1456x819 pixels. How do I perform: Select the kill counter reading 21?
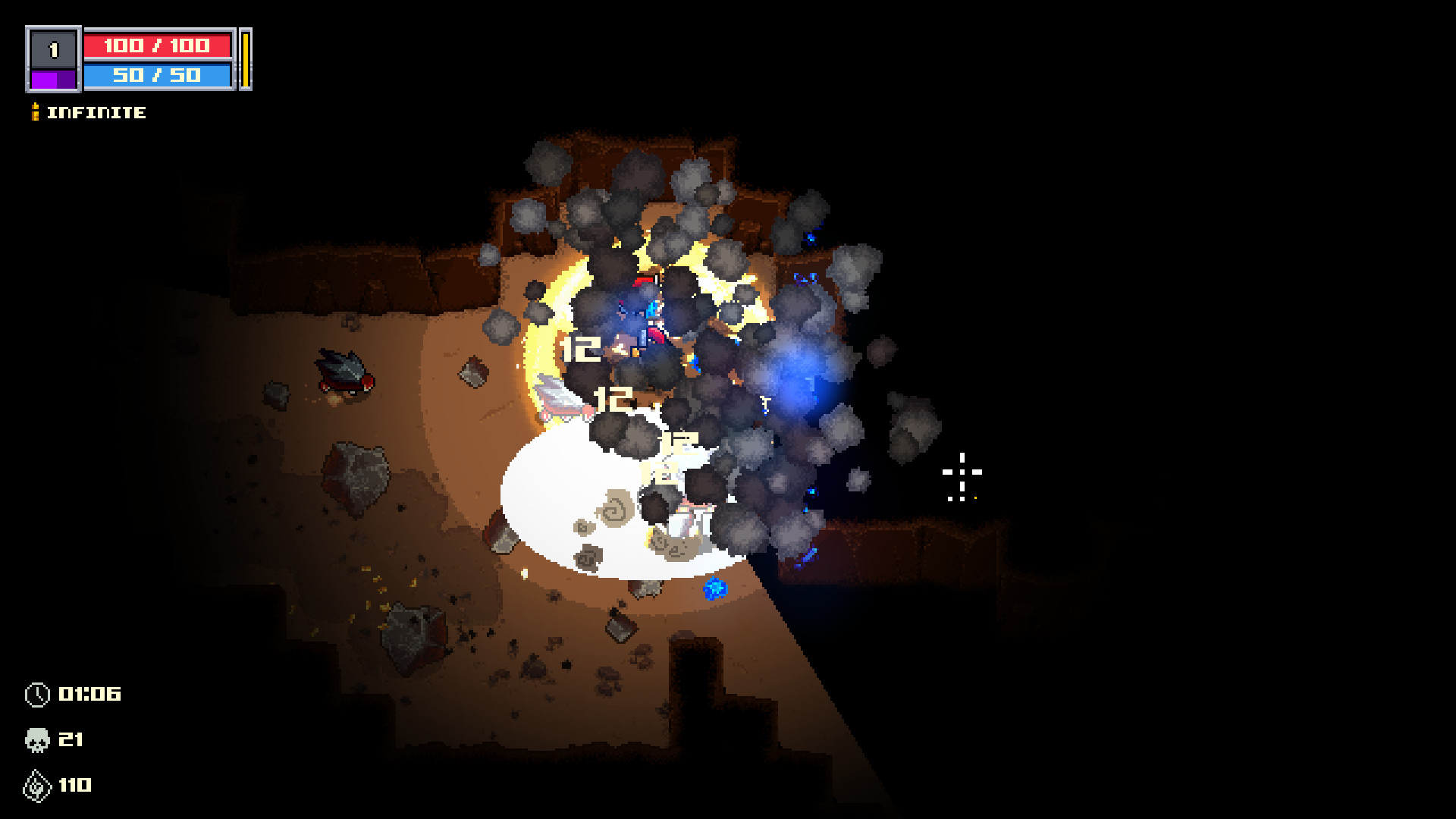point(71,739)
